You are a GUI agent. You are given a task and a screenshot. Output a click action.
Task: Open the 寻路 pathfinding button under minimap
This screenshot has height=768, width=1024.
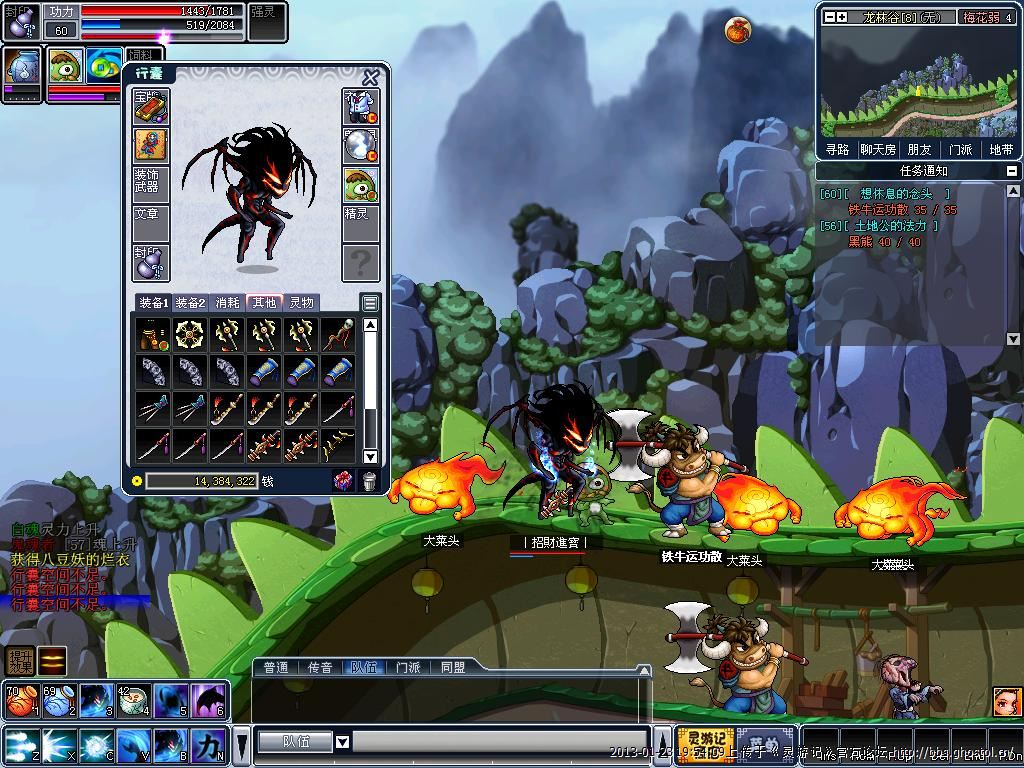pos(837,149)
